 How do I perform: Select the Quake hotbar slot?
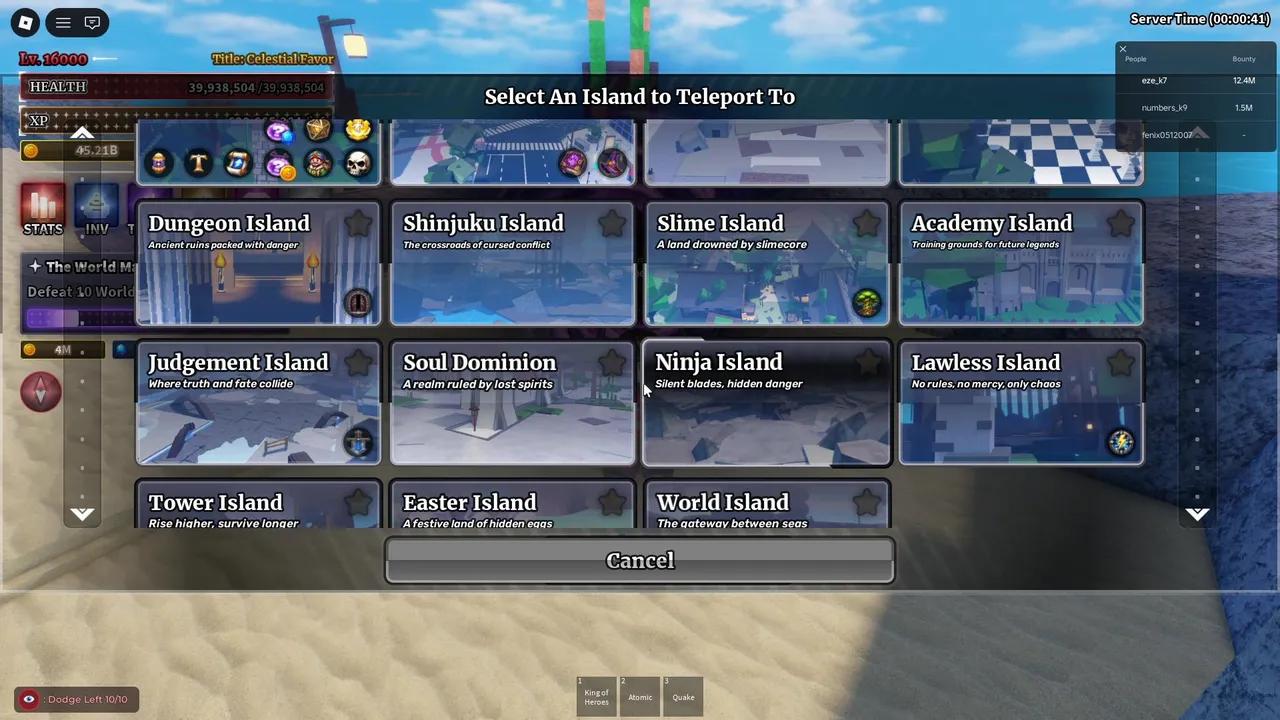coord(683,697)
